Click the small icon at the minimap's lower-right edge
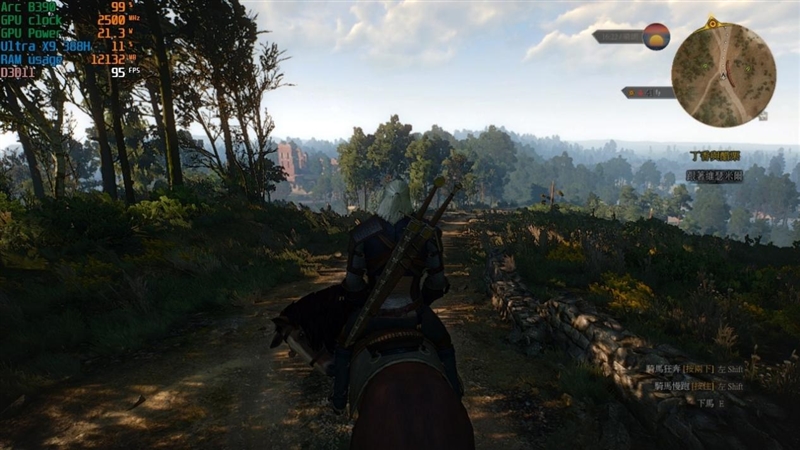The height and width of the screenshot is (450, 800). 764,115
